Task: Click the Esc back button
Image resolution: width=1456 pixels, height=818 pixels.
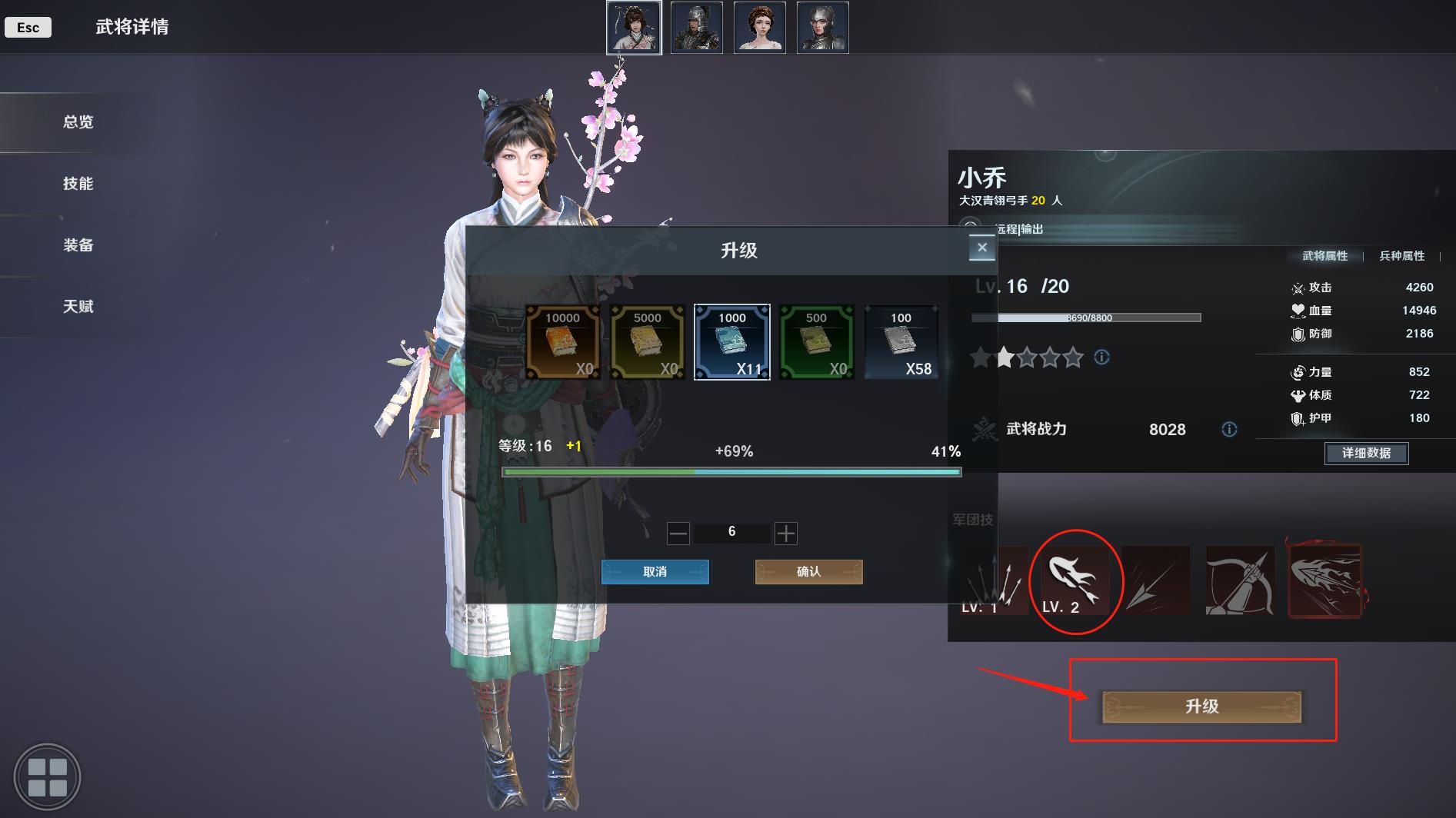Action: click(x=28, y=28)
